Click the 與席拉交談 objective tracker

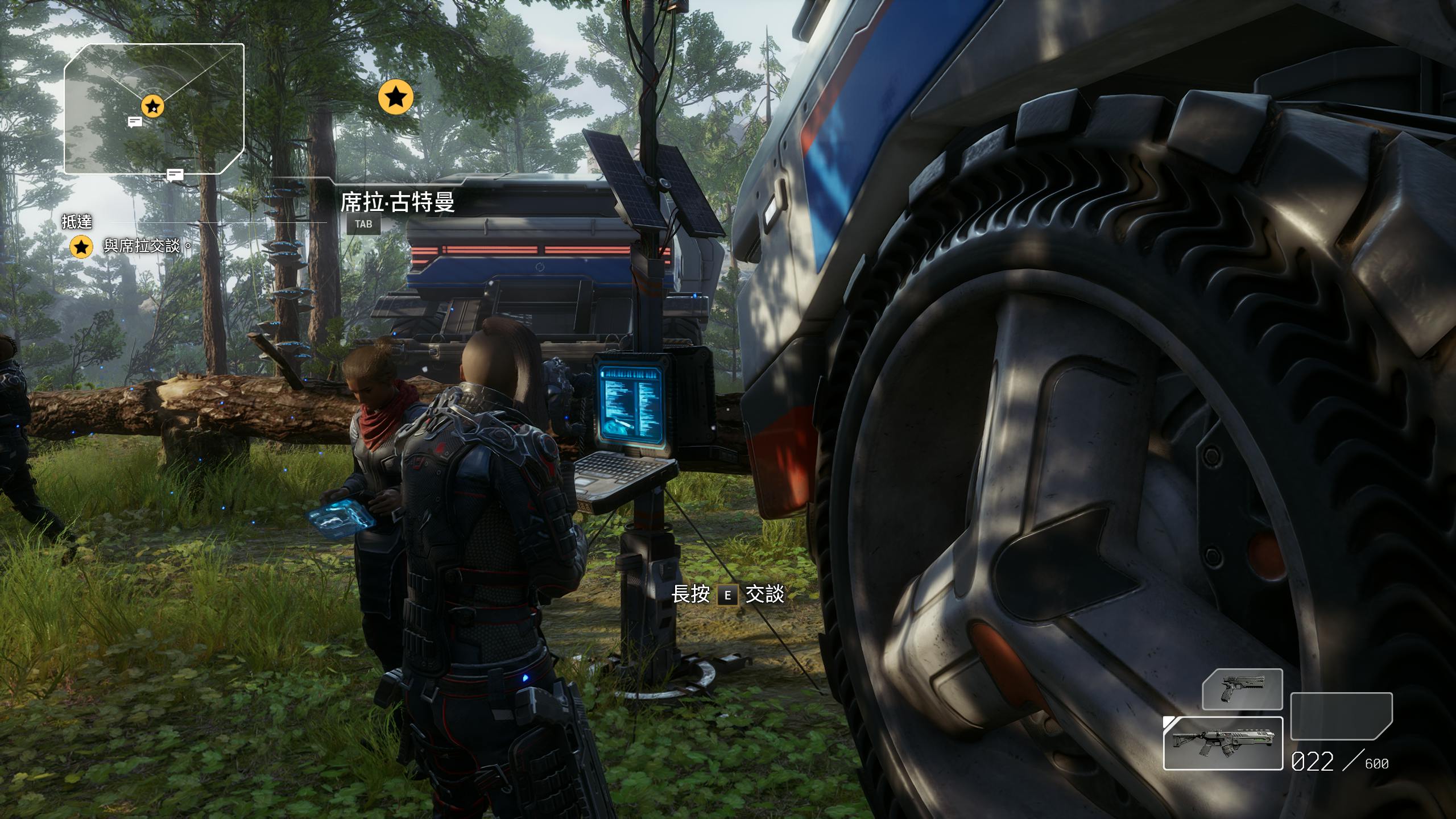click(x=142, y=246)
